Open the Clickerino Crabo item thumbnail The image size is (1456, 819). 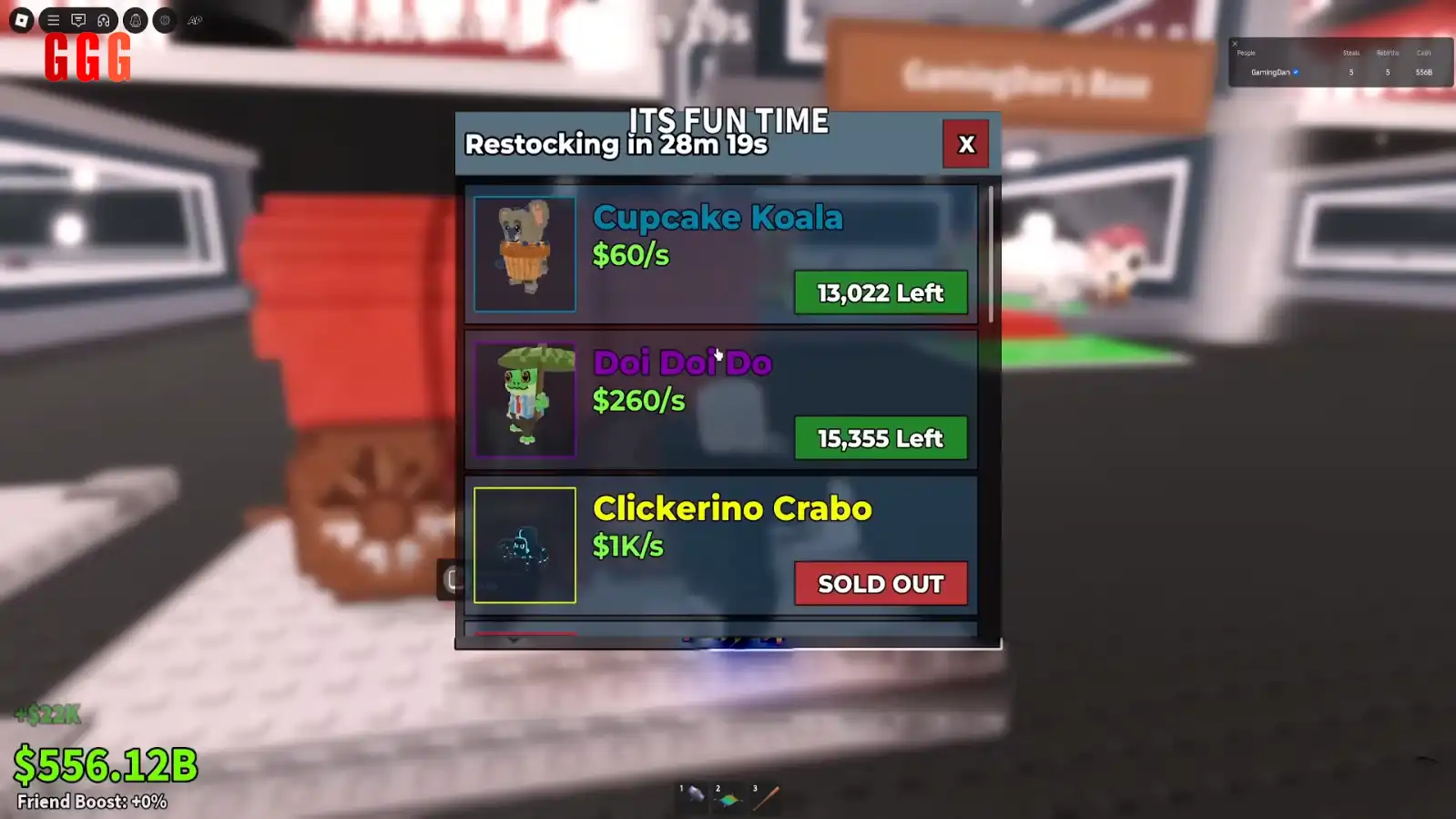(x=524, y=544)
